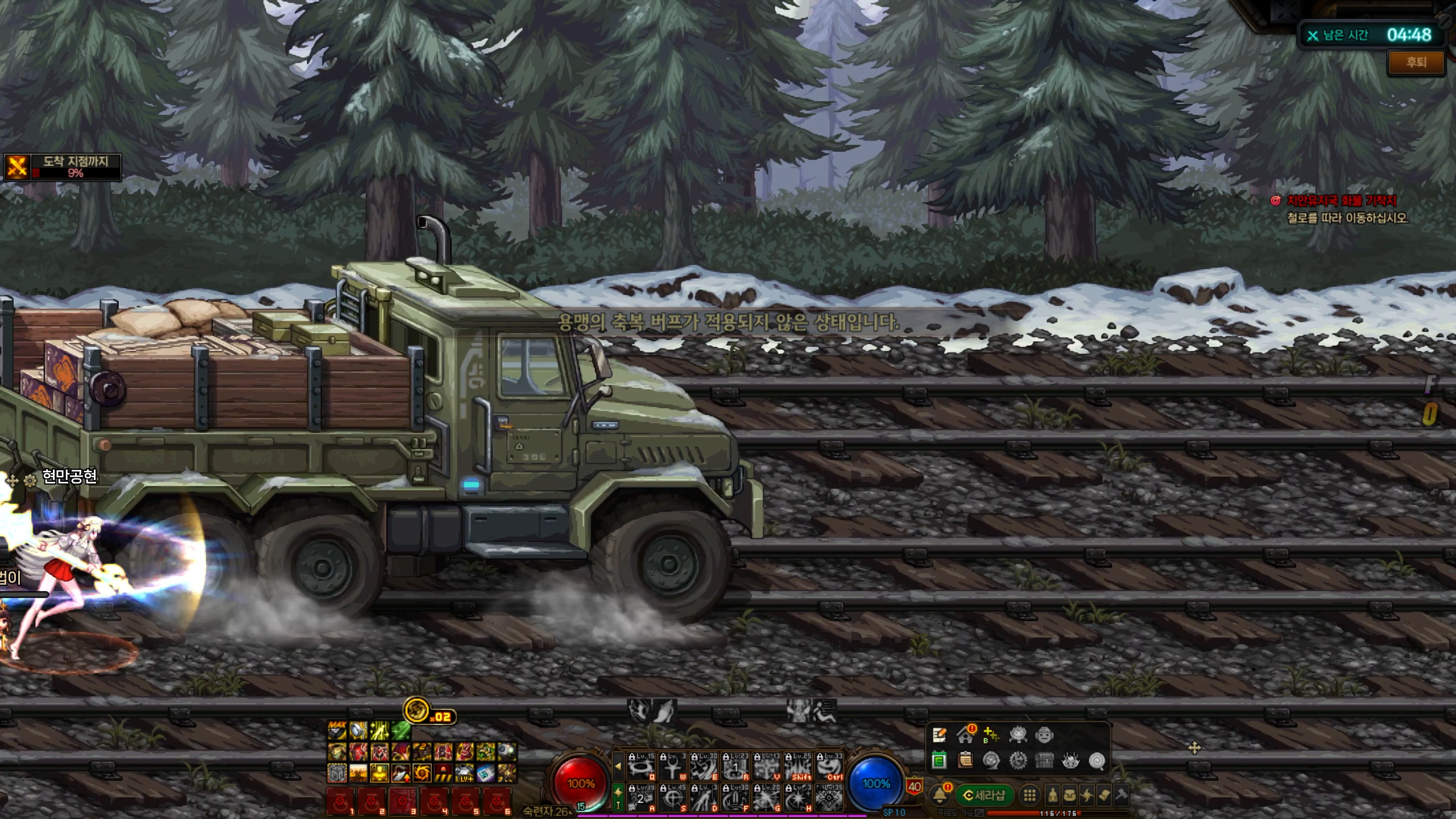This screenshot has width=1456, height=819.
Task: Toggle the 피로도 가속 checkbox
Action: pos(979,813)
